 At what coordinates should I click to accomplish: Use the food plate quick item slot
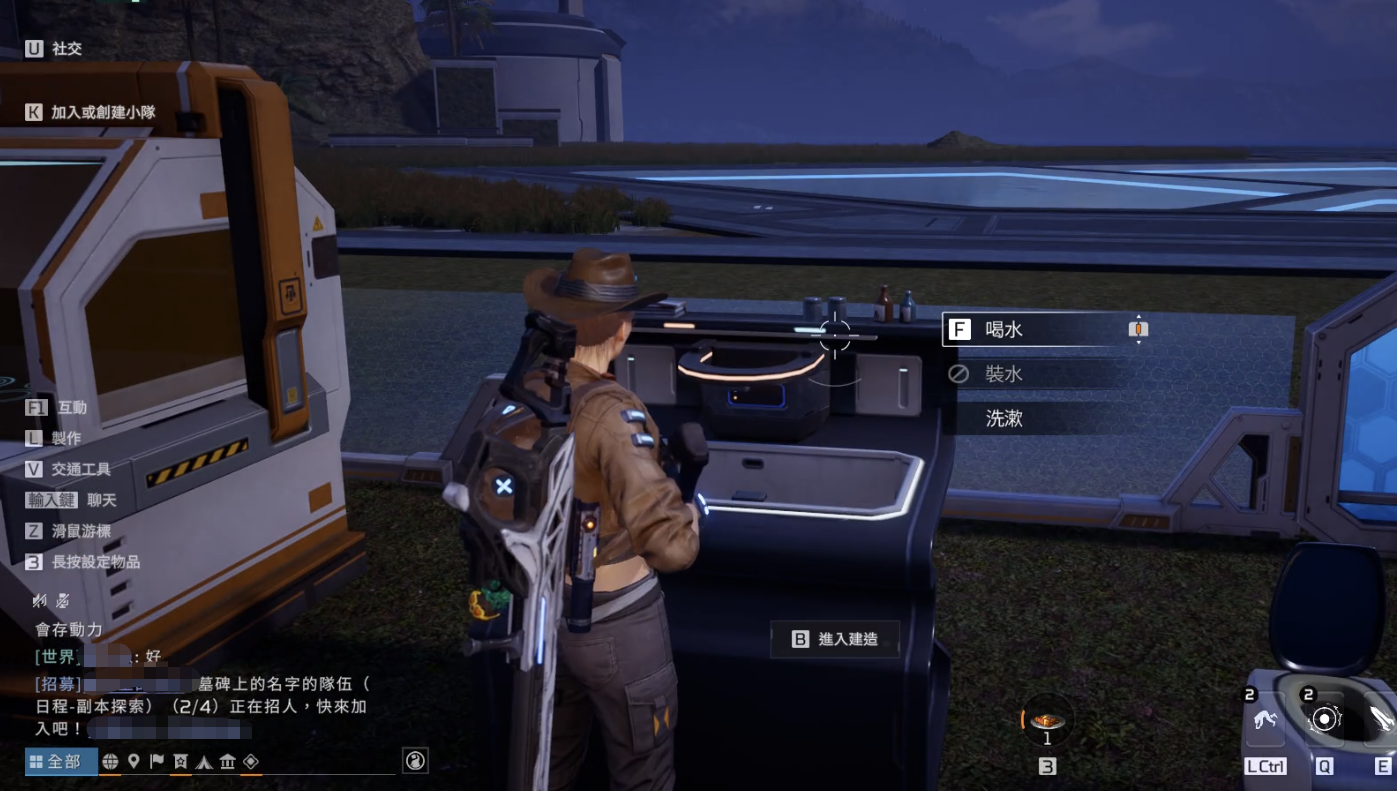click(x=1047, y=722)
